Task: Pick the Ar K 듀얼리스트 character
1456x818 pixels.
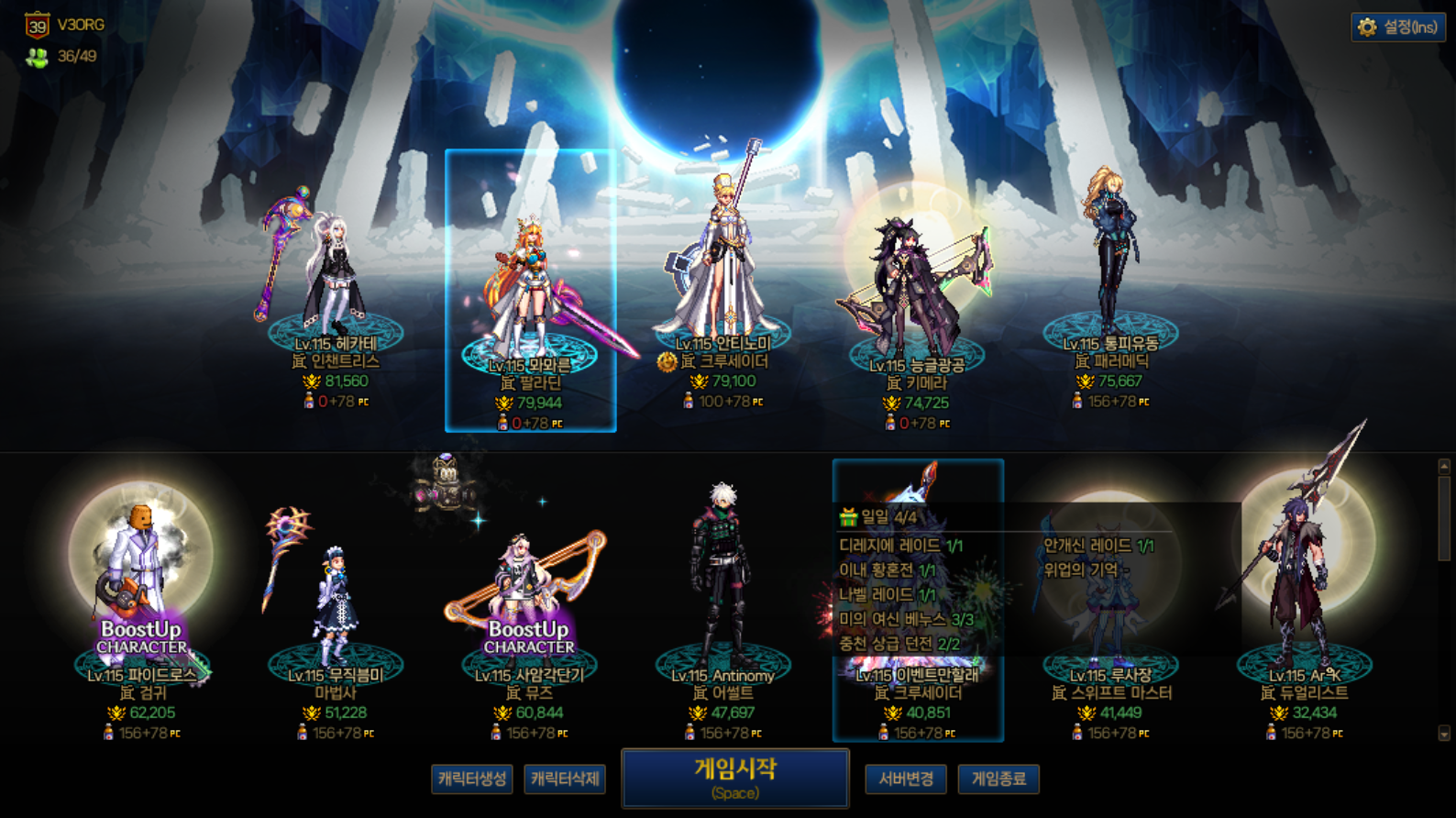Action: coord(1304,596)
